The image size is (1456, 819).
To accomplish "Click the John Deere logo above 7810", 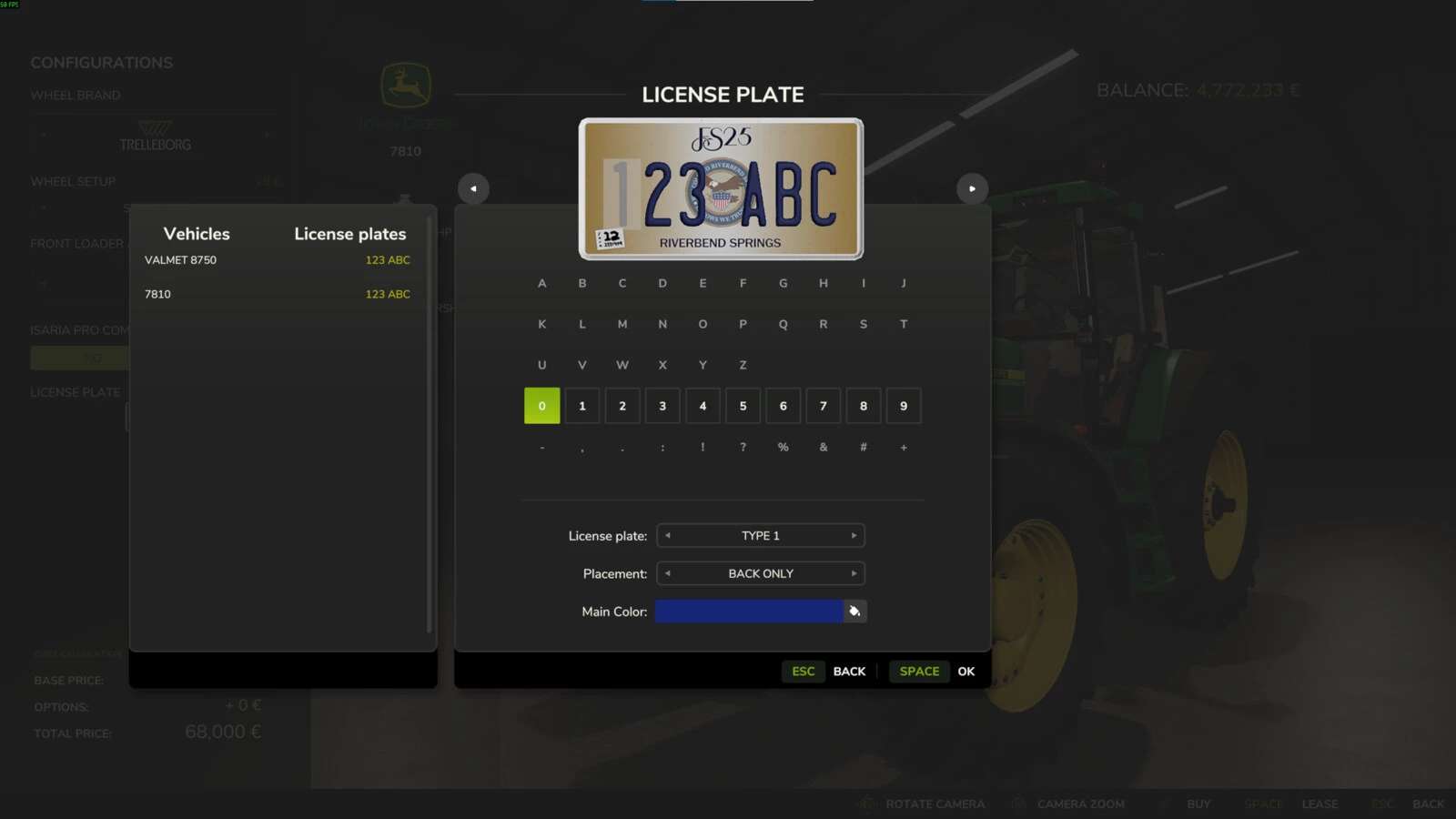I will [x=405, y=86].
